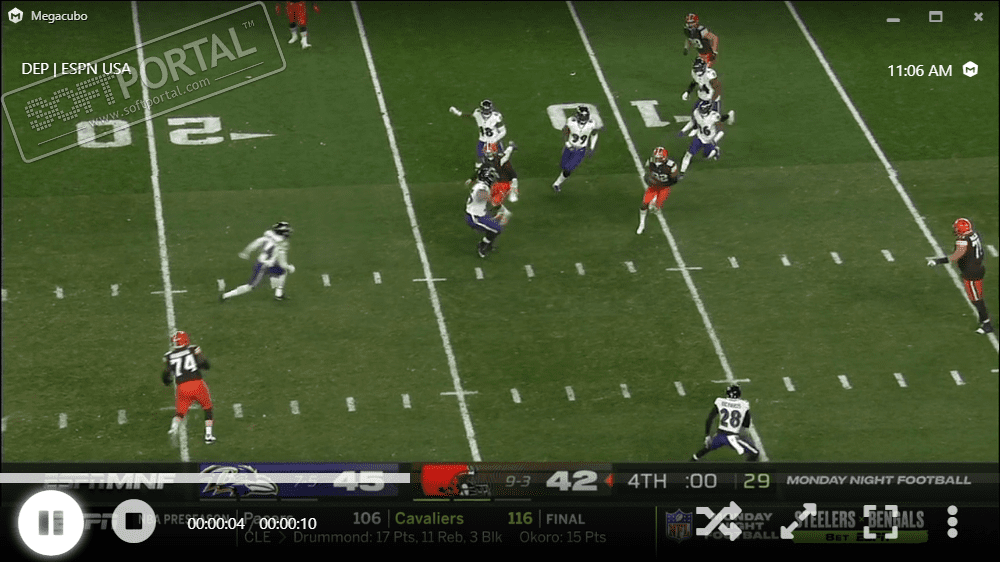Viewport: 1000px width, 562px height.
Task: Close the Megacubo window
Action: tap(978, 16)
